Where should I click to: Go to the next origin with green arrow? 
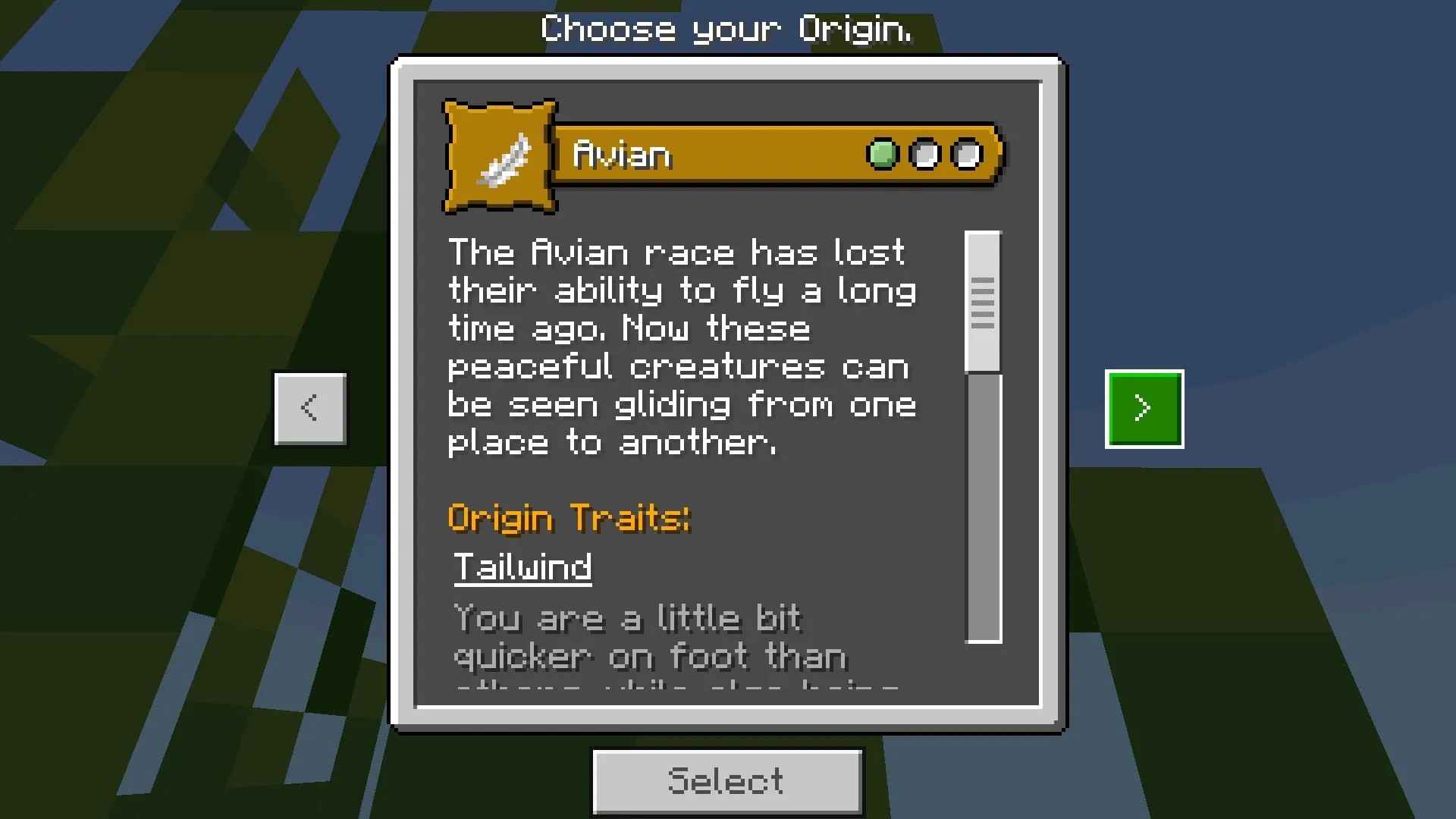(1144, 409)
